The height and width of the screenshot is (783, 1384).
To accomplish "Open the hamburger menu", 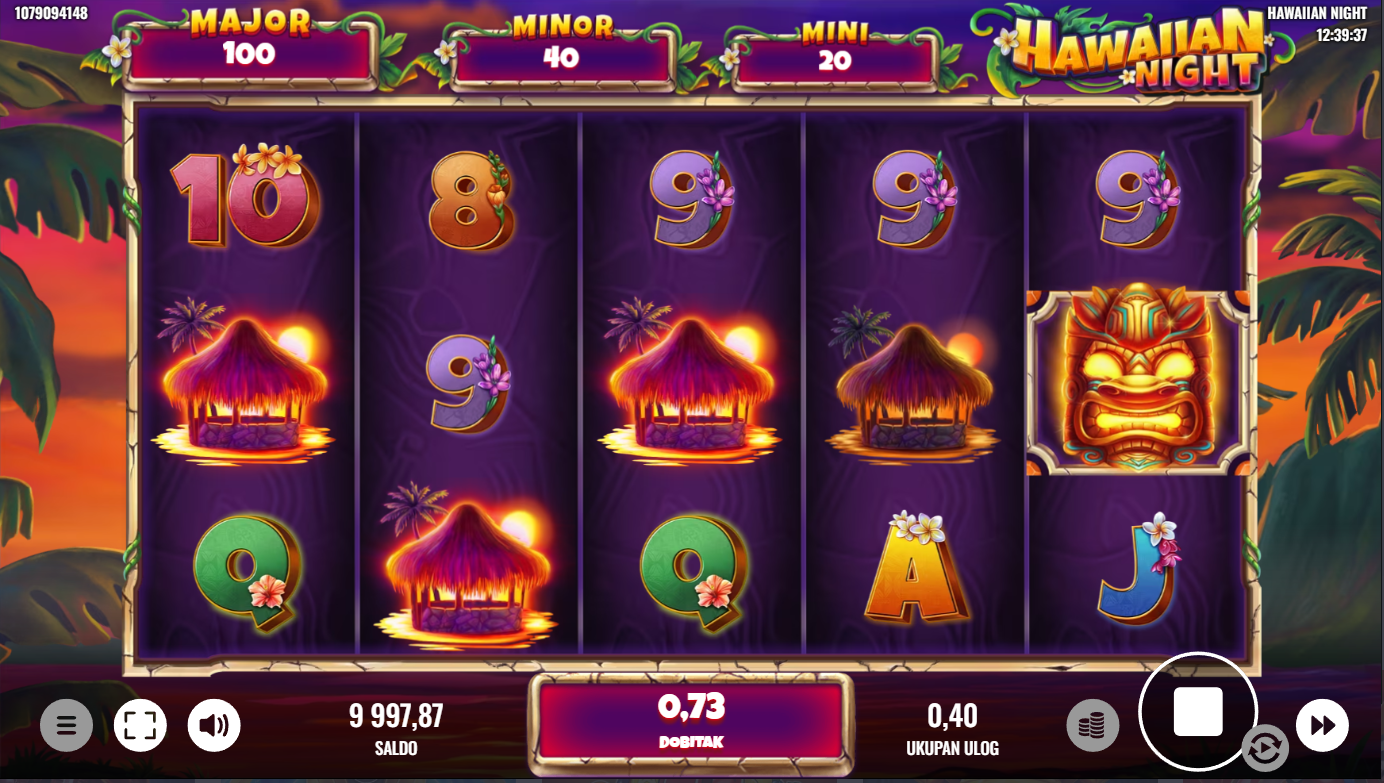I will point(66,725).
